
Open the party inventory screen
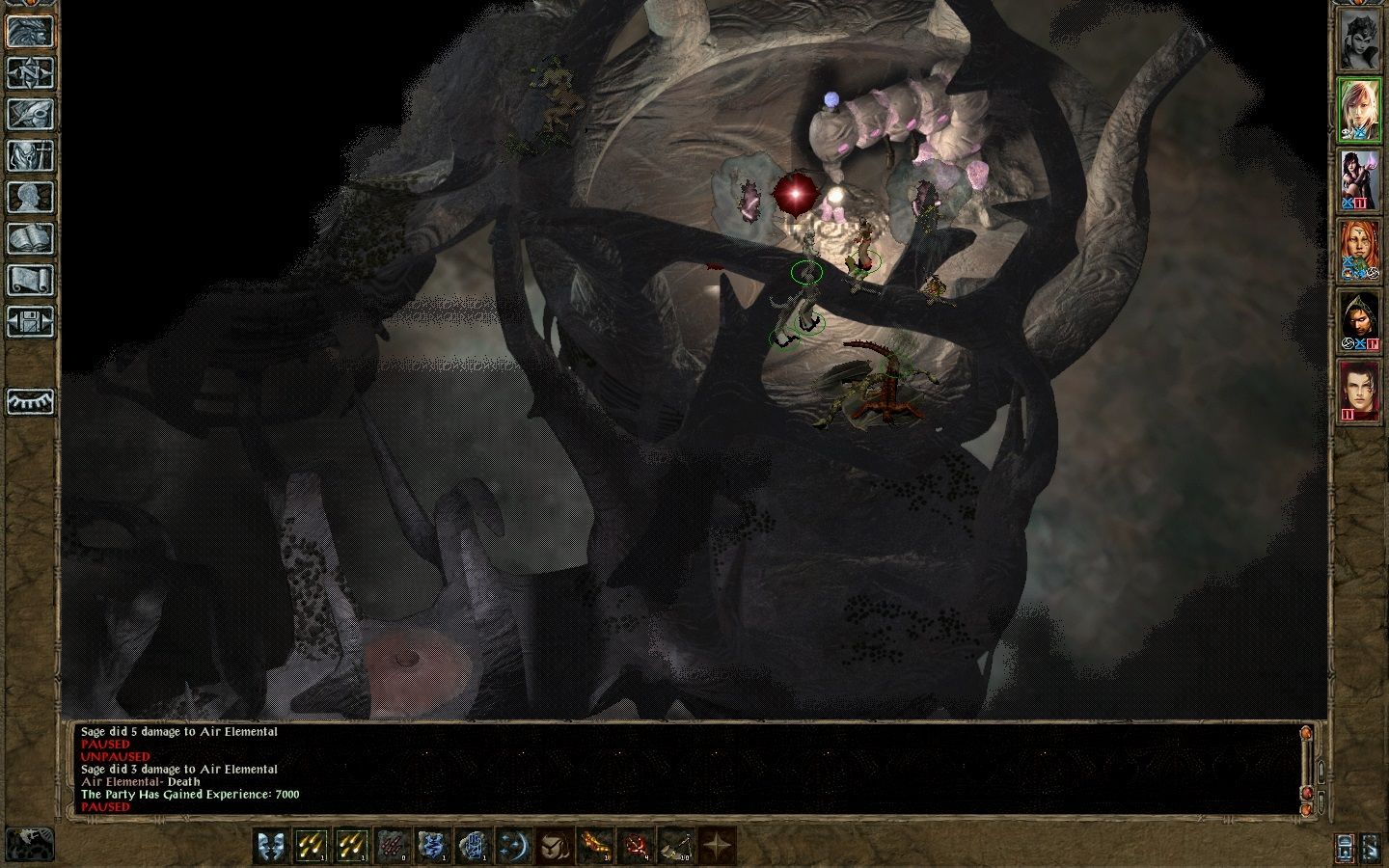pos(30,155)
